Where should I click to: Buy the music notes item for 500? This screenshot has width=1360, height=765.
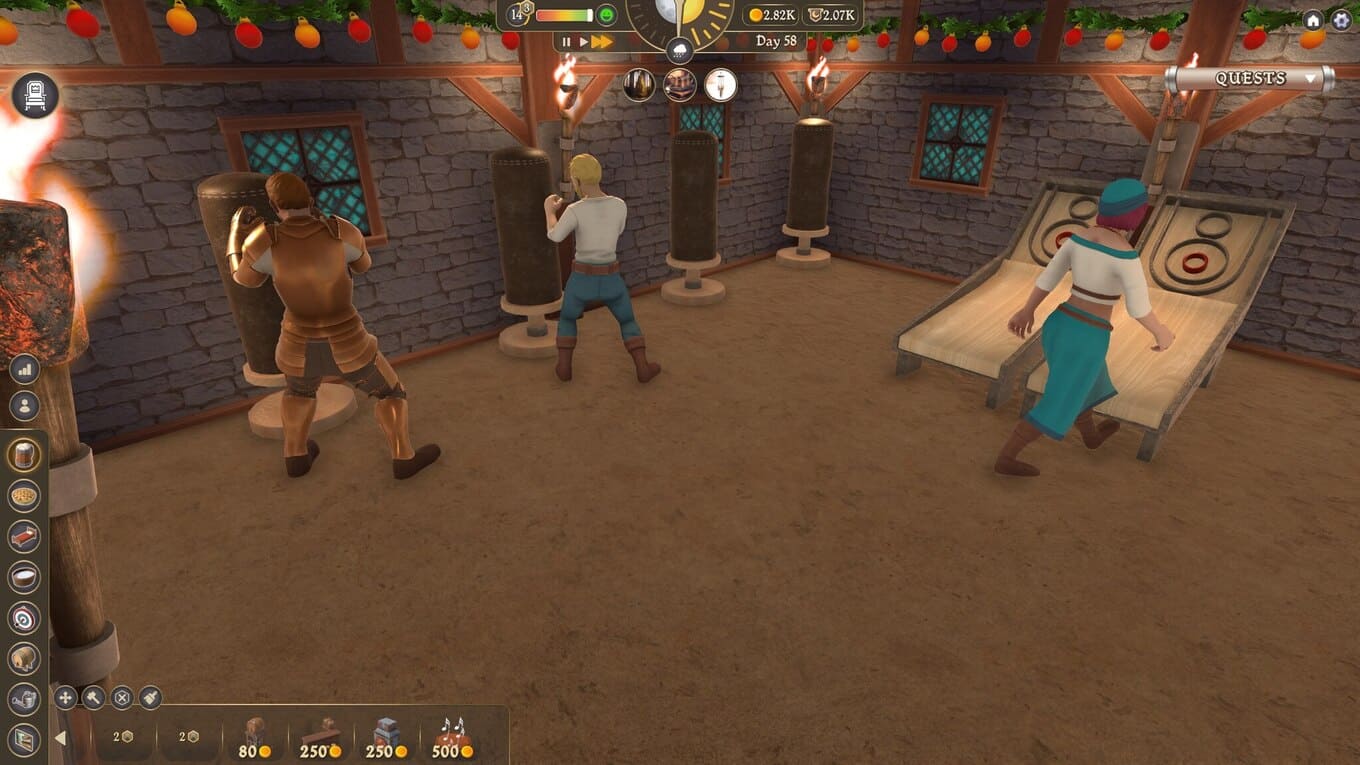click(x=453, y=738)
